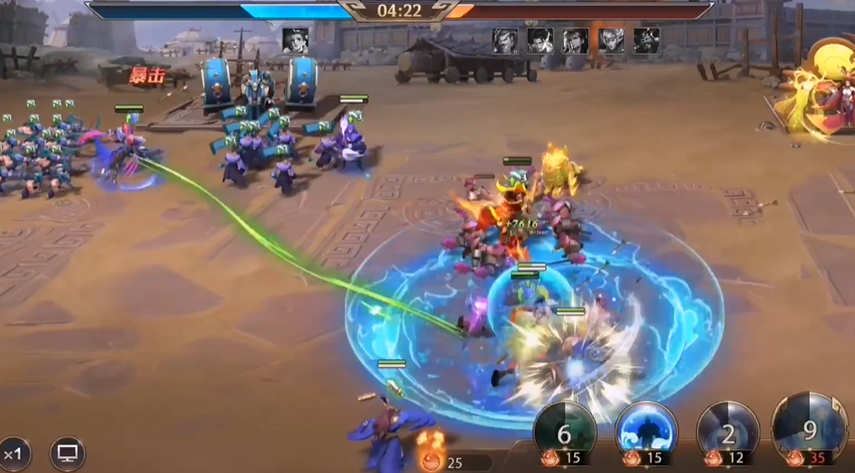Activate the glowing blue ready skill
The image size is (855, 473).
click(x=646, y=432)
